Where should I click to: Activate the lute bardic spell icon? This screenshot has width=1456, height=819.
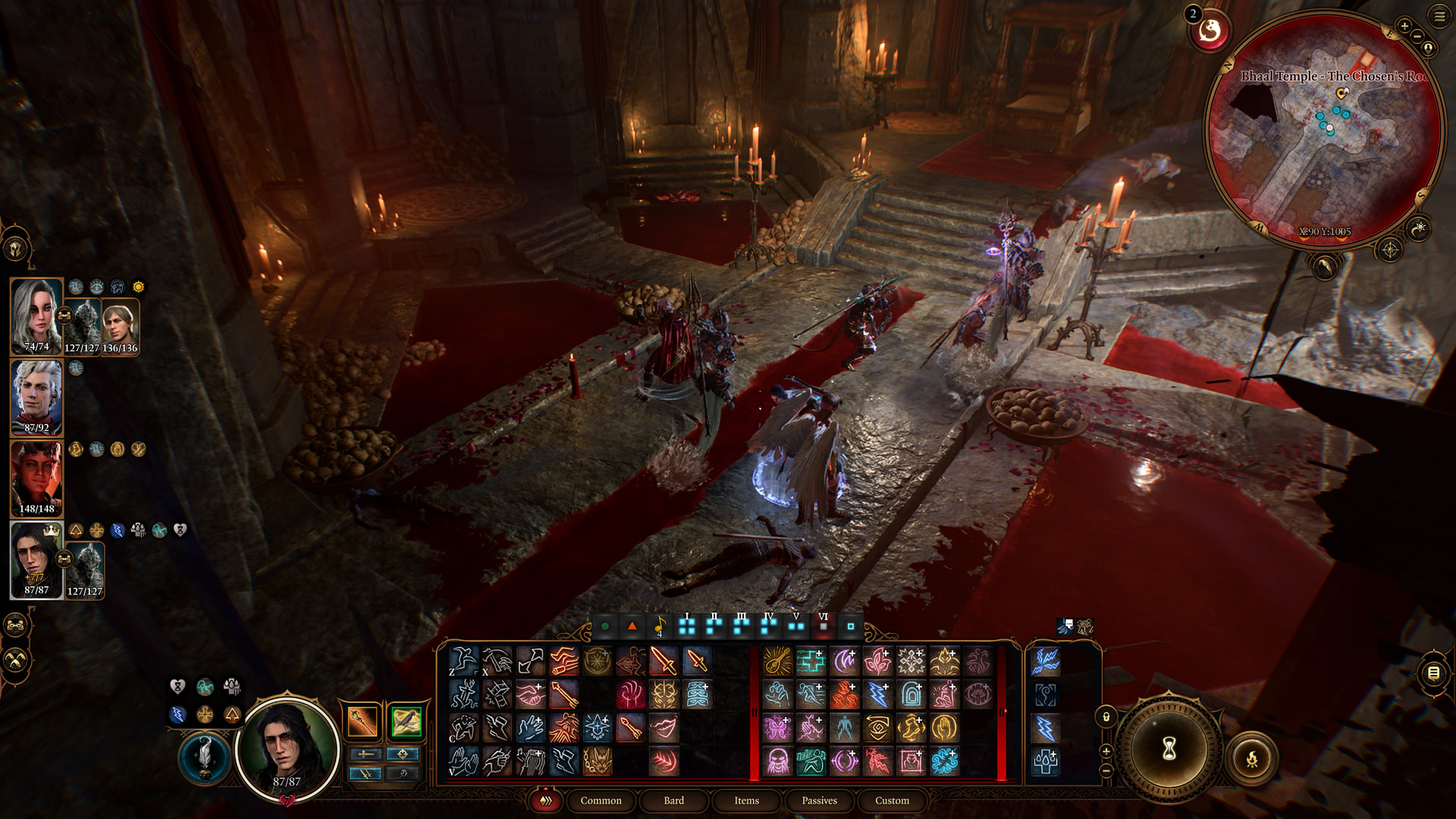click(x=777, y=661)
